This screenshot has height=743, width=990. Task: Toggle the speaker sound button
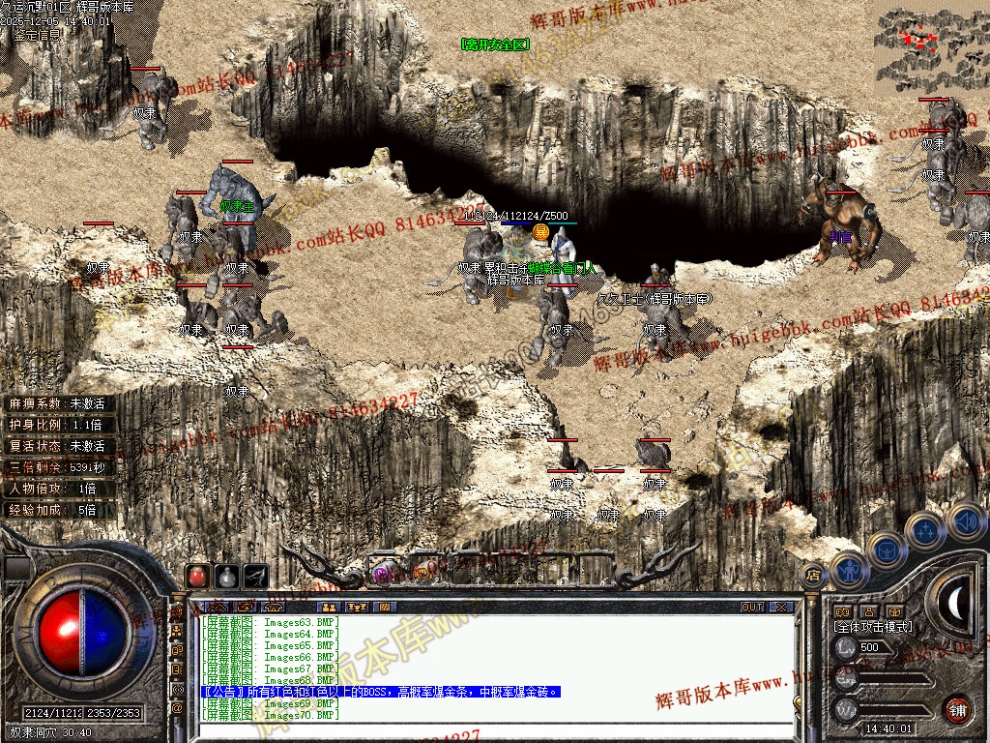965,520
